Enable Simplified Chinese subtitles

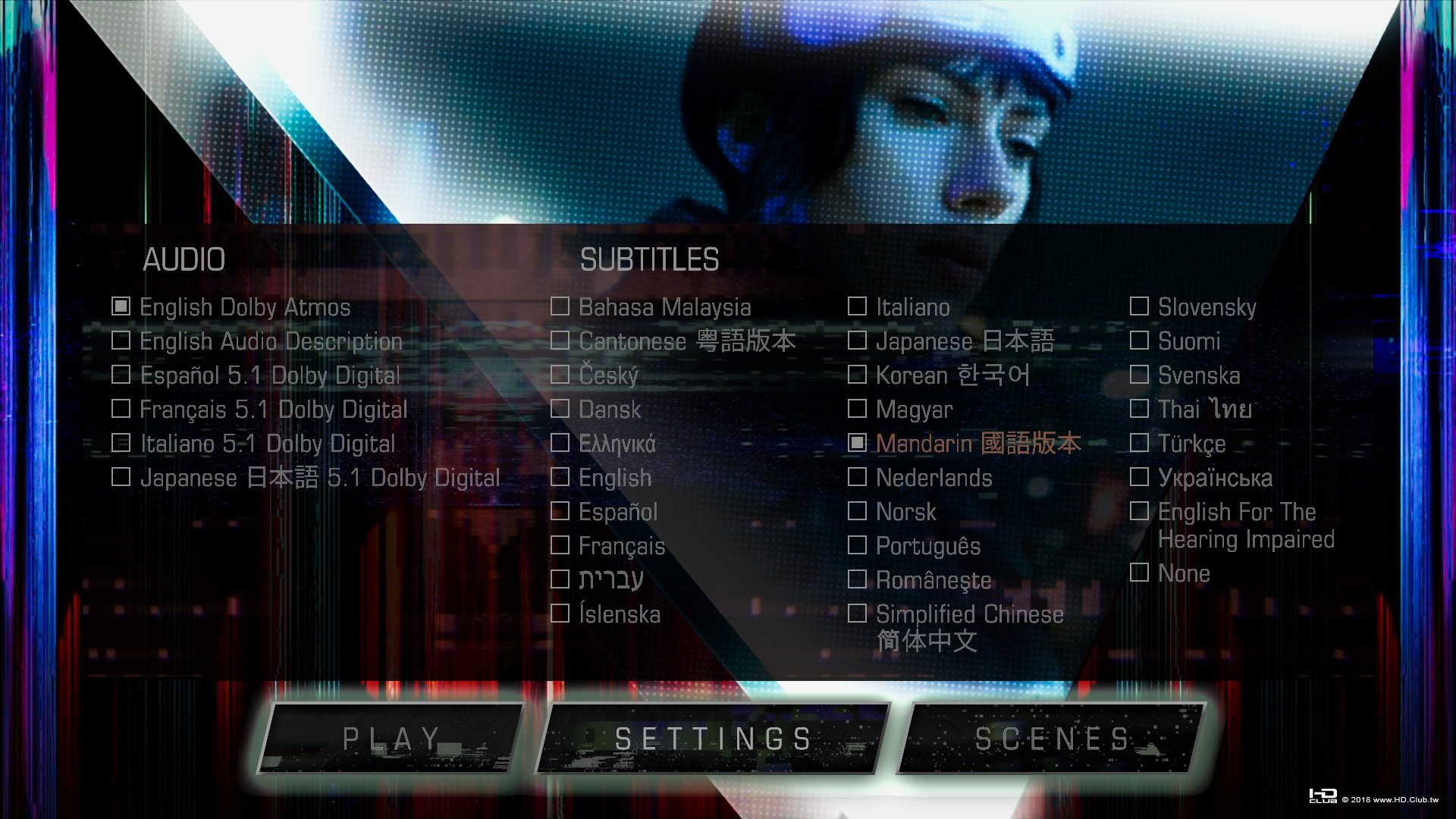click(x=969, y=613)
